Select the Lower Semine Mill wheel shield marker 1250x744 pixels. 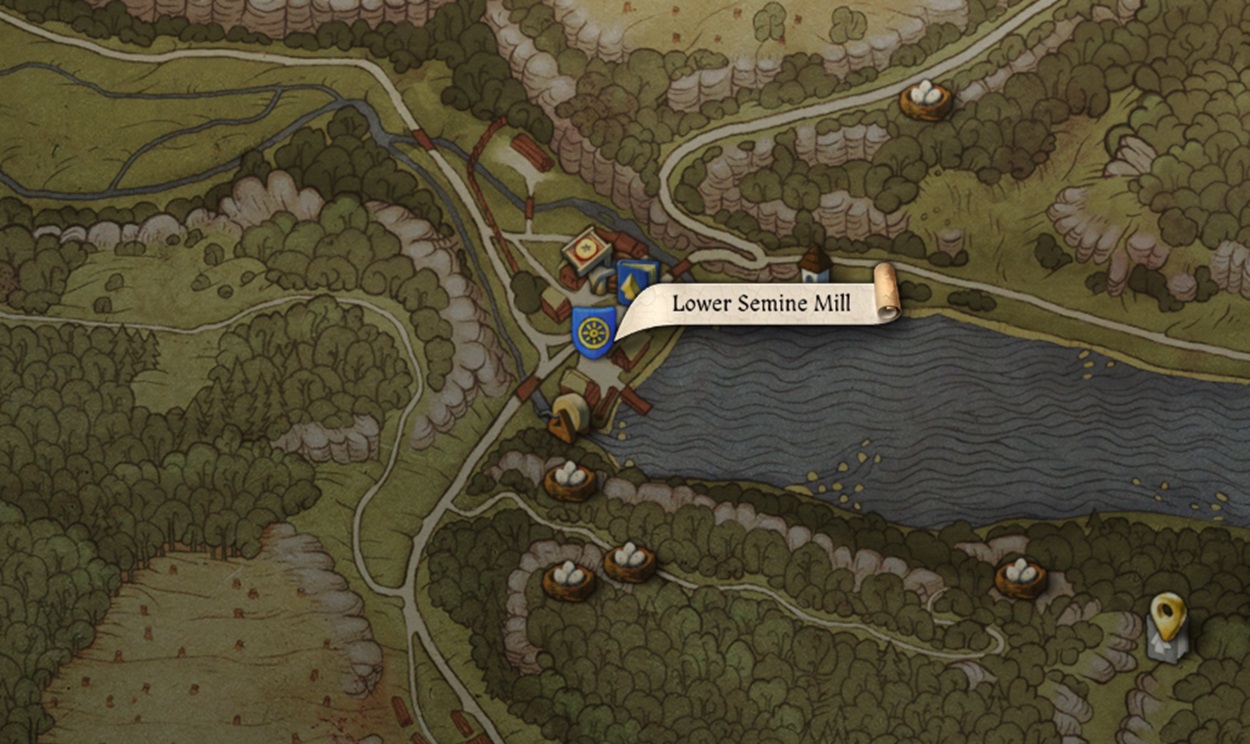pyautogui.click(x=592, y=331)
